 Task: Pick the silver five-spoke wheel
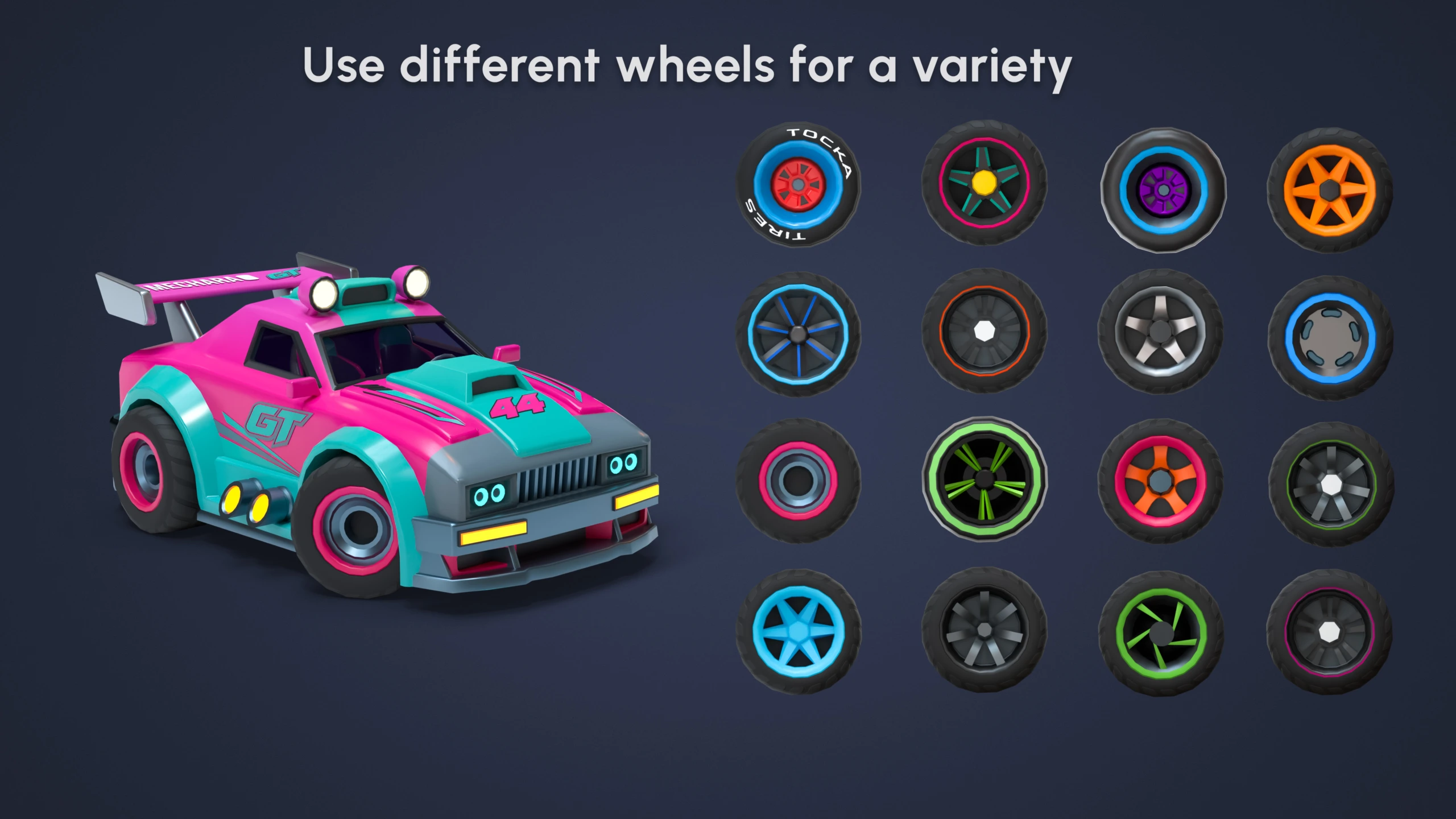1160,332
